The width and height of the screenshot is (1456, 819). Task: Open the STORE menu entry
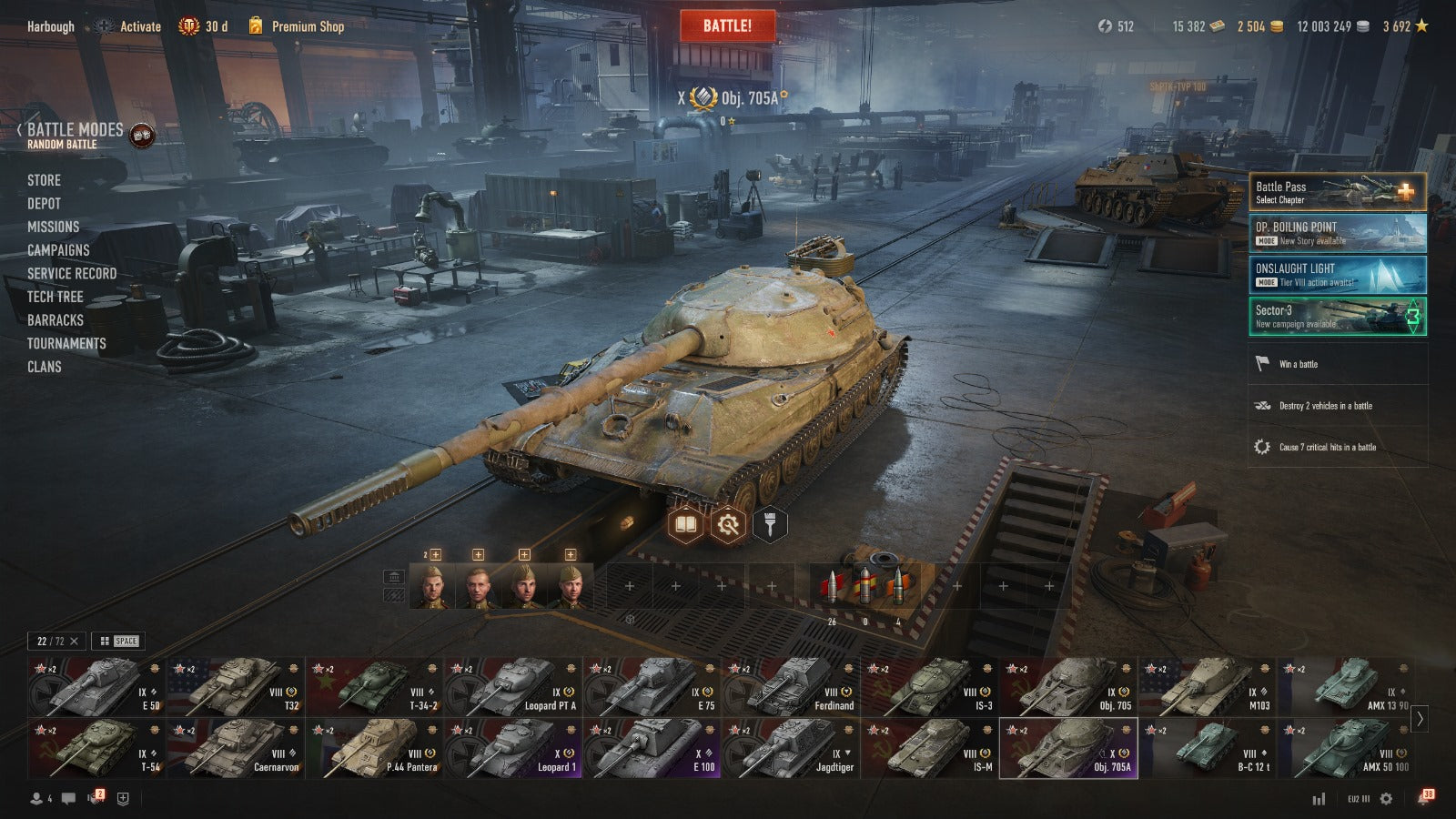[44, 180]
